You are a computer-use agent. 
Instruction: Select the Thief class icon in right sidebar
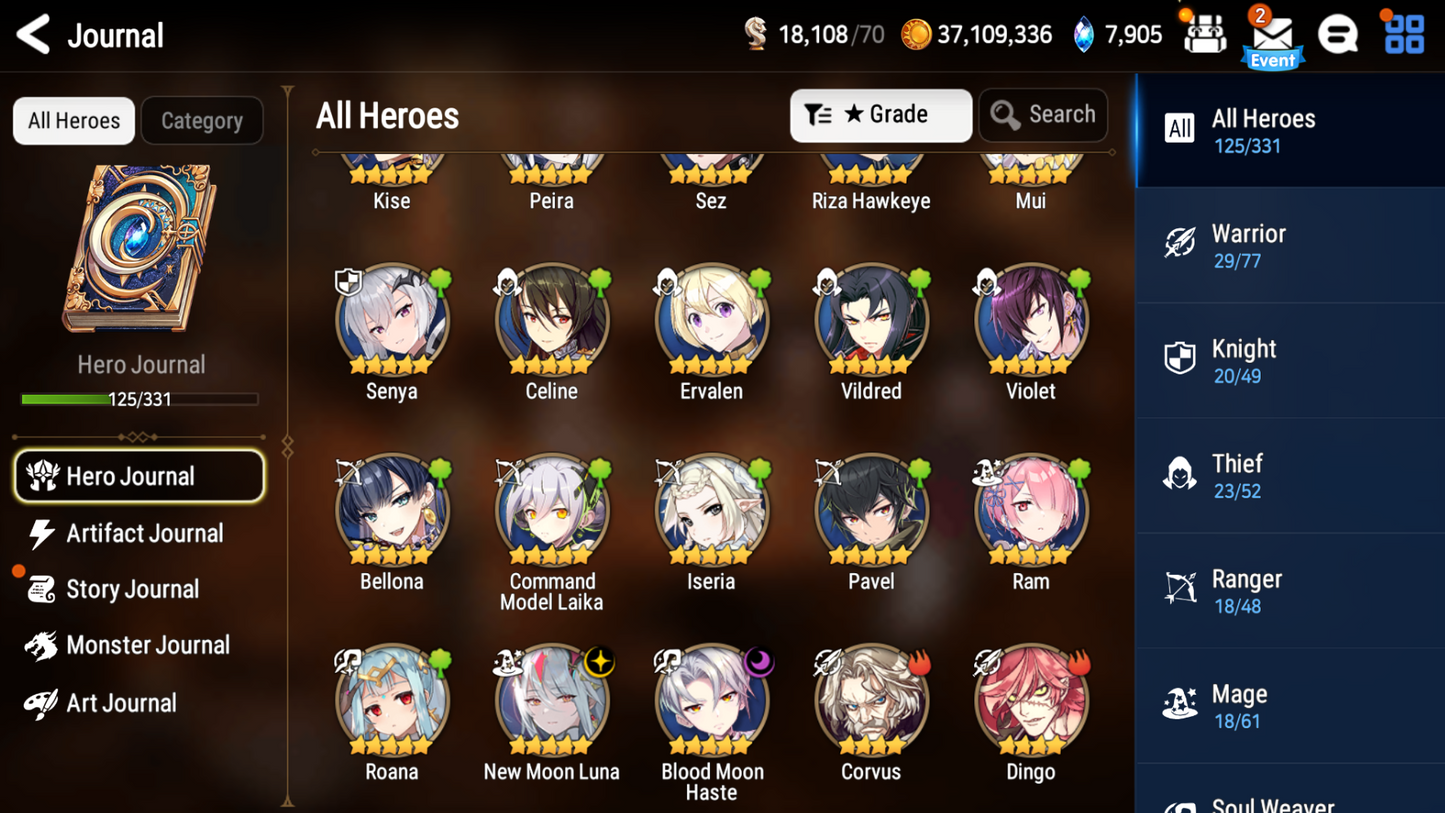click(x=1181, y=473)
